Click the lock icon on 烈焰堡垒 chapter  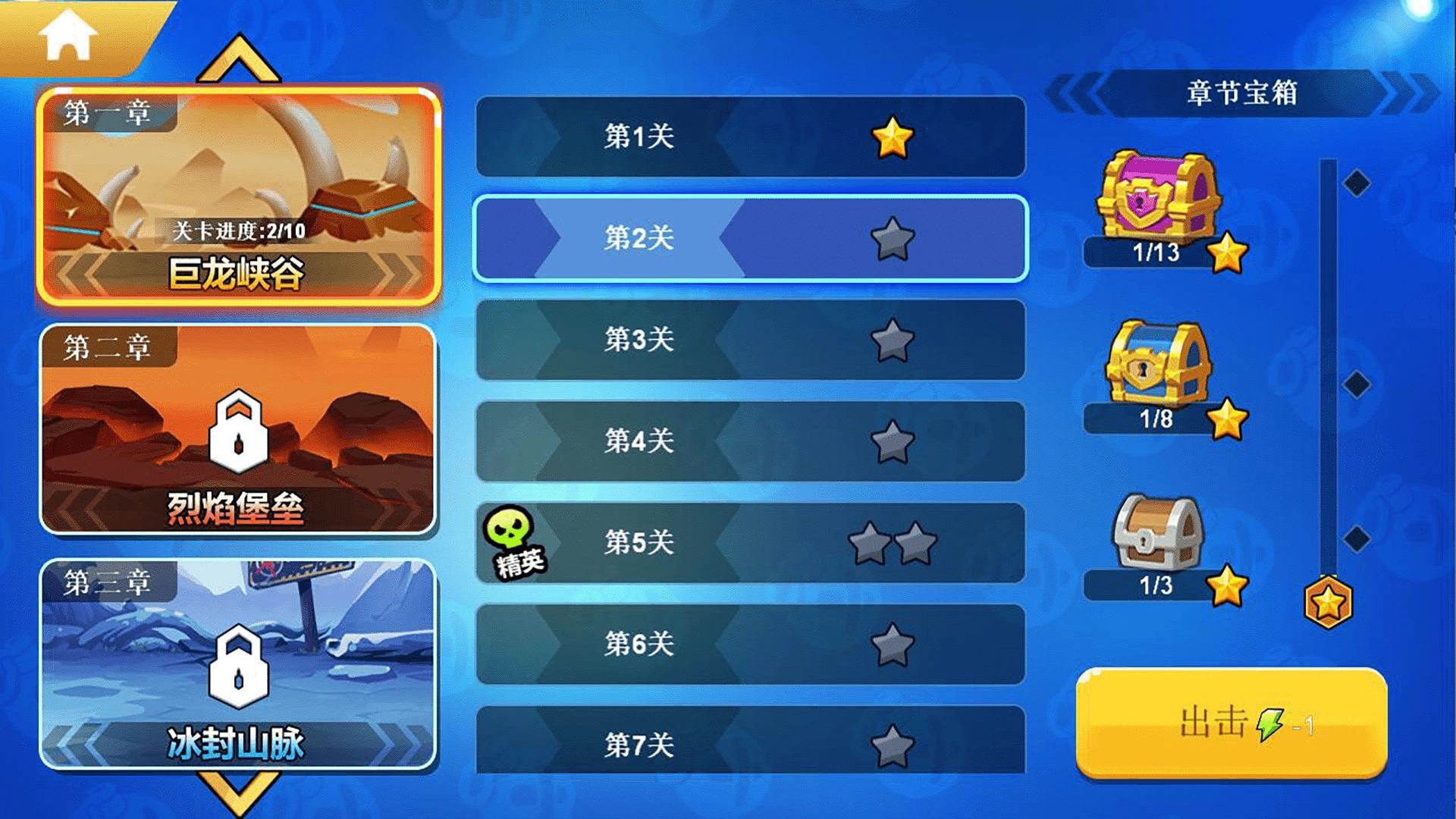239,434
